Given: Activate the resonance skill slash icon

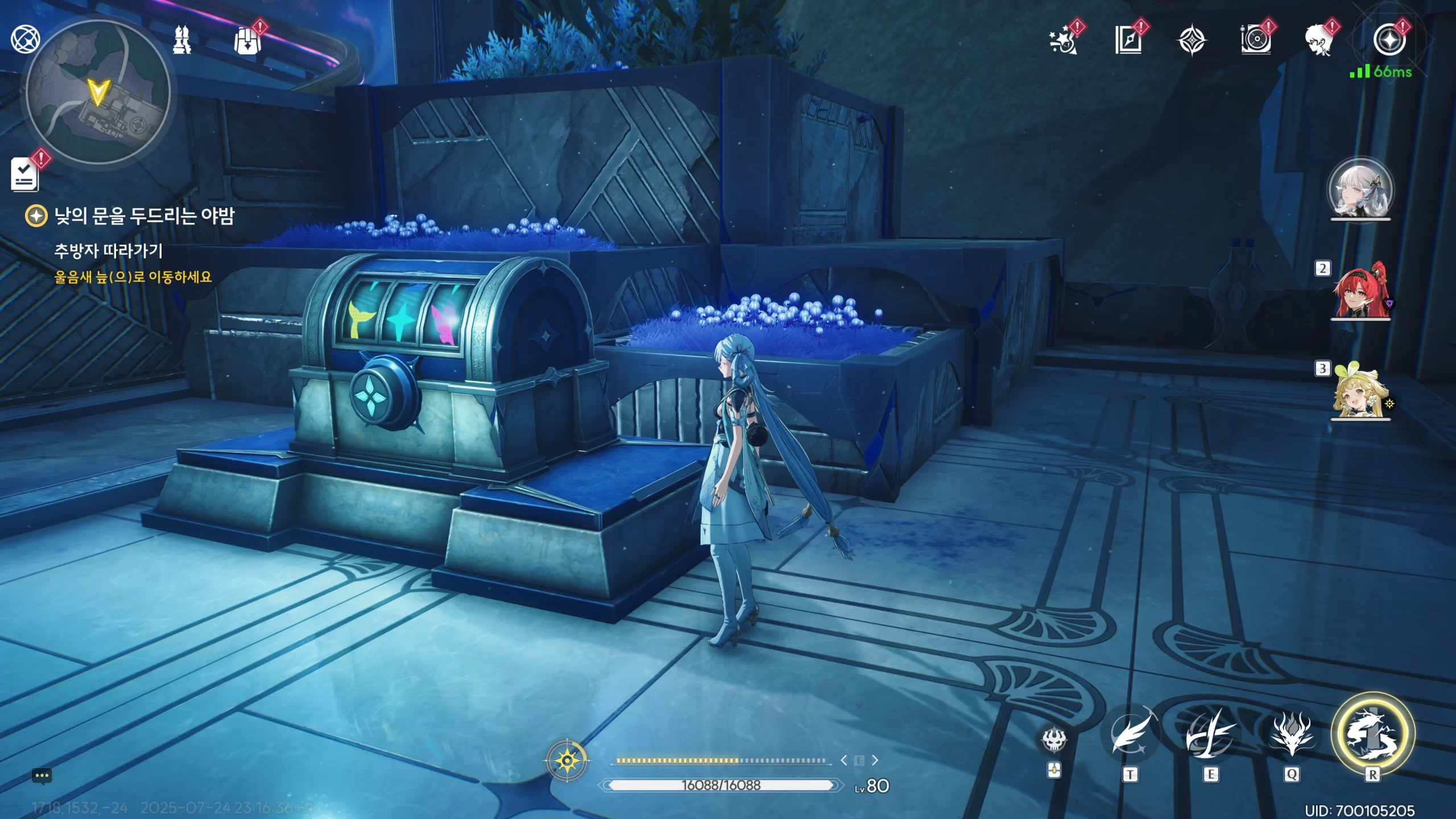Looking at the screenshot, I should [1210, 735].
